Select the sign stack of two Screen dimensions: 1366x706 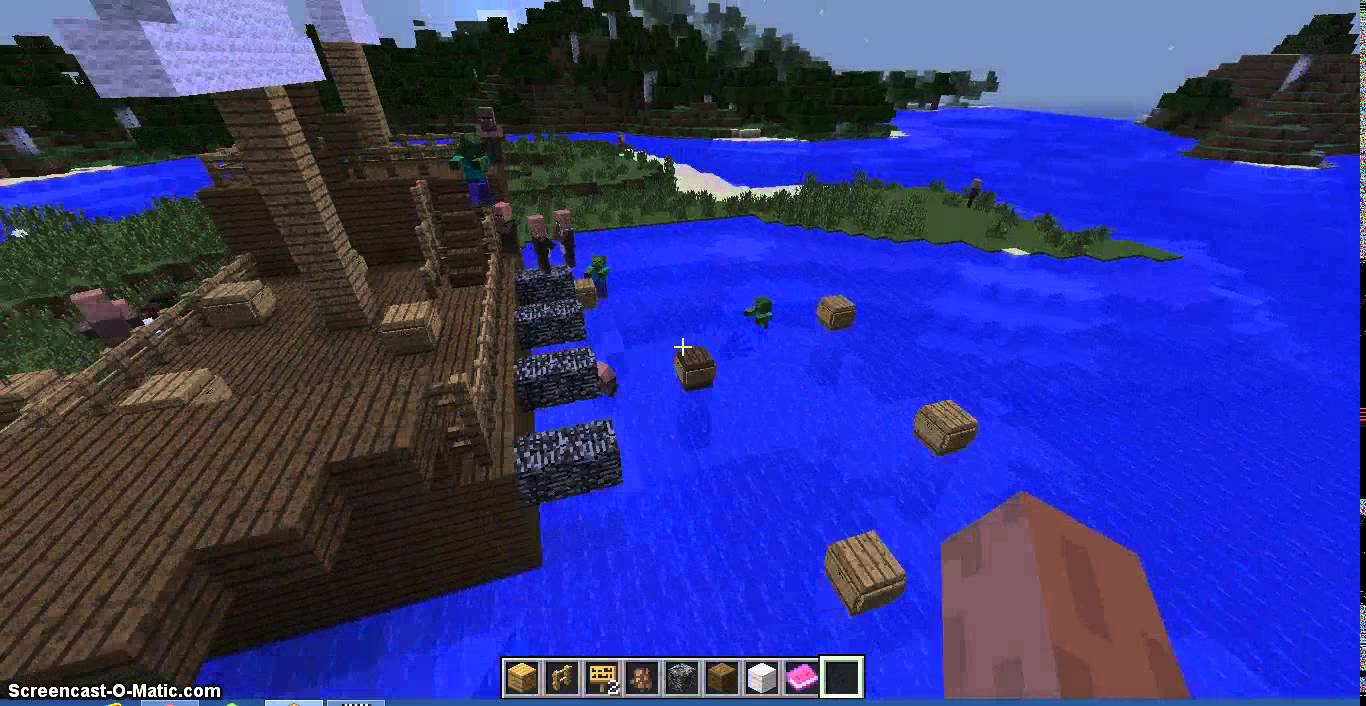(x=602, y=678)
